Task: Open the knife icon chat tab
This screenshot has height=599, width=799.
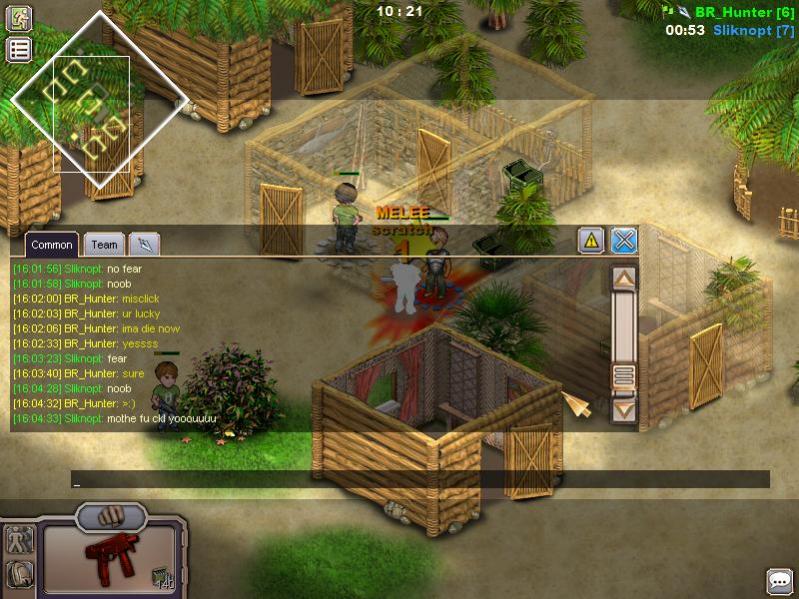Action: pyautogui.click(x=144, y=244)
